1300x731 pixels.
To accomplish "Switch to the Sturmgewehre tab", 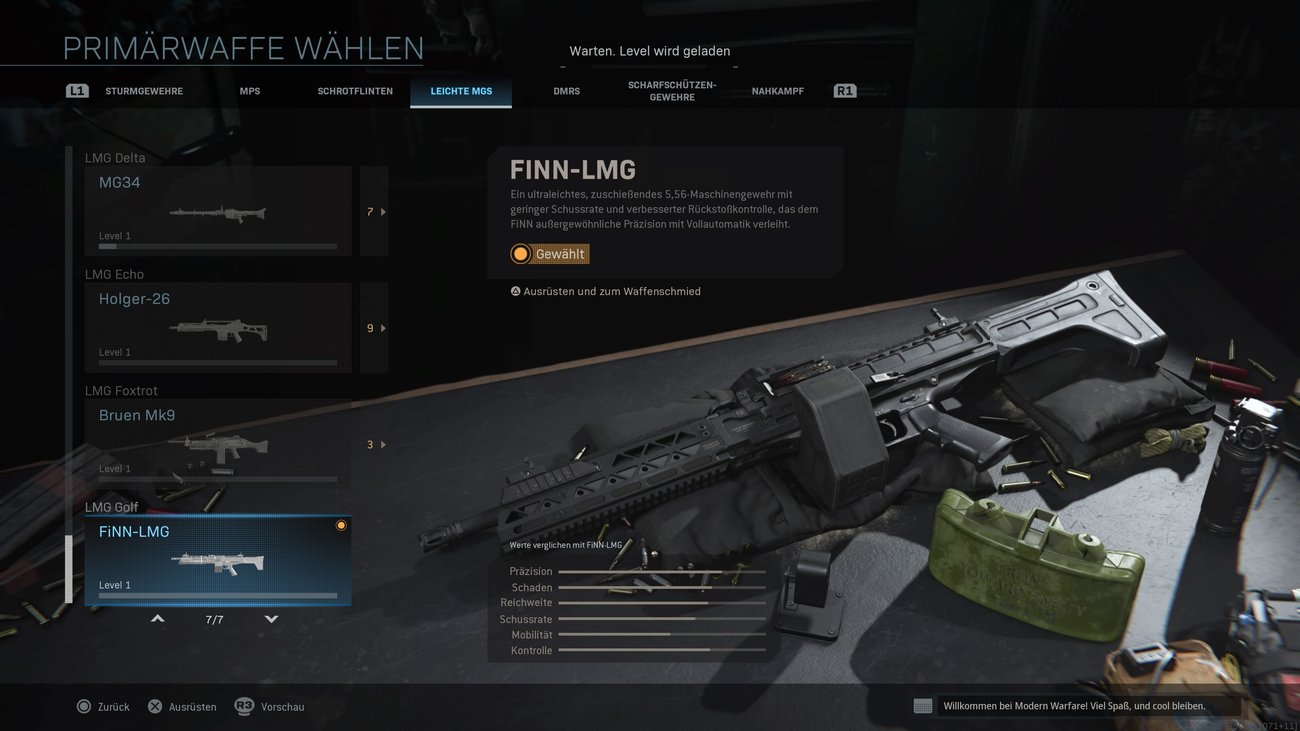I will [145, 90].
